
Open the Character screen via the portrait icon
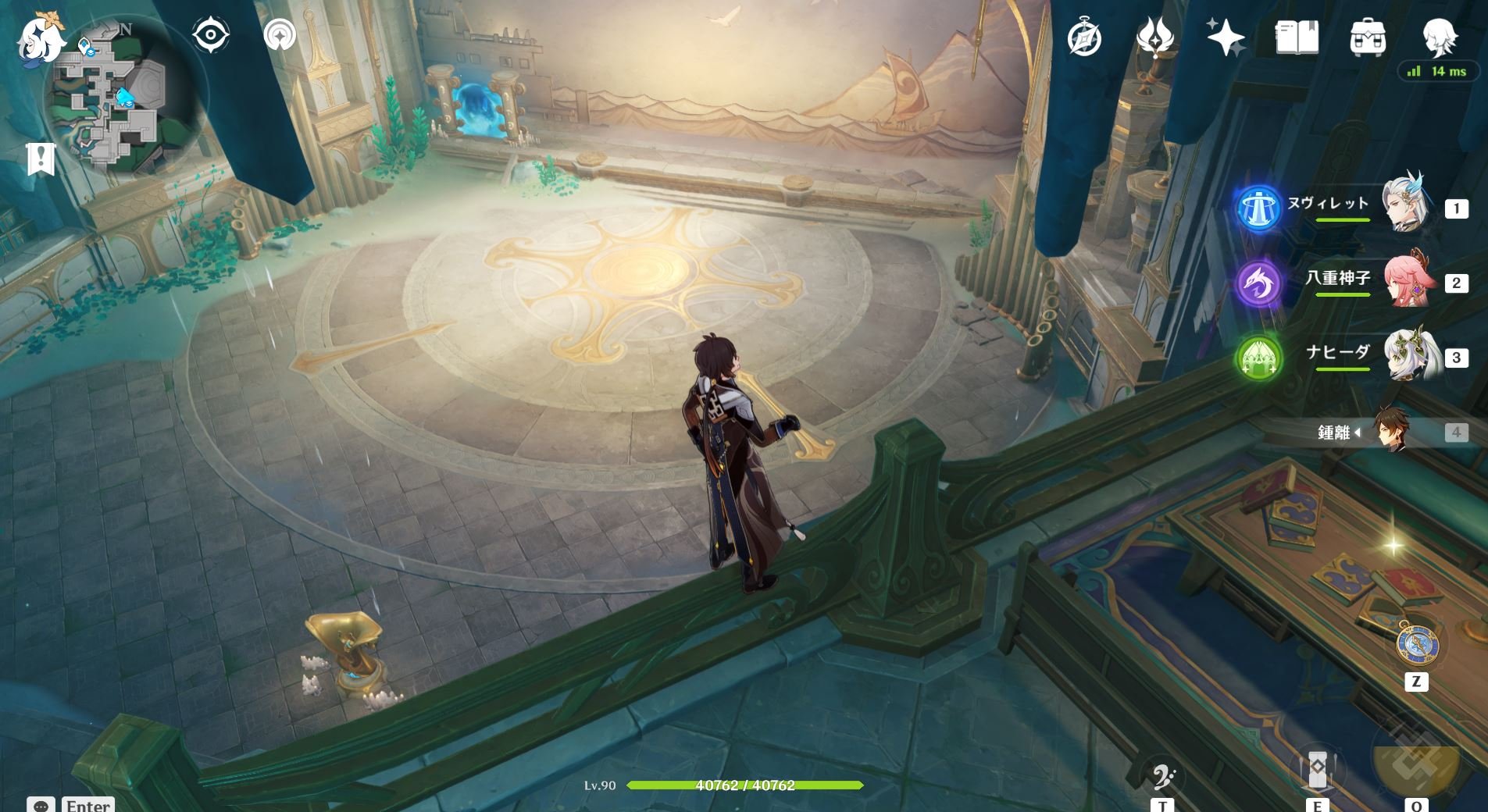[1442, 35]
